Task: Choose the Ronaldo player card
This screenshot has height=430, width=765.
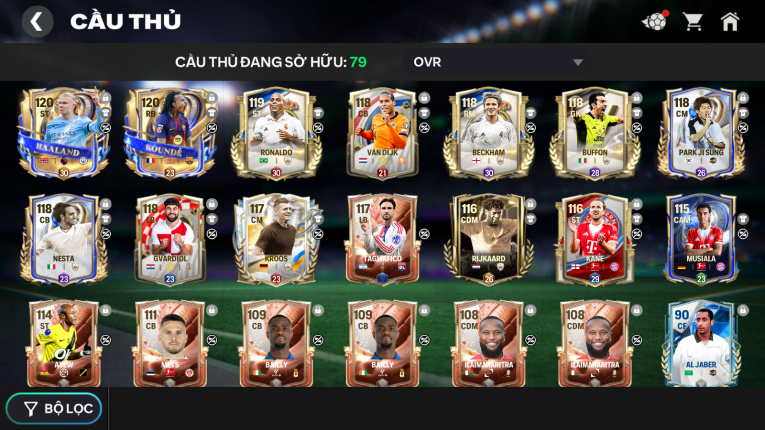Action: coord(275,133)
